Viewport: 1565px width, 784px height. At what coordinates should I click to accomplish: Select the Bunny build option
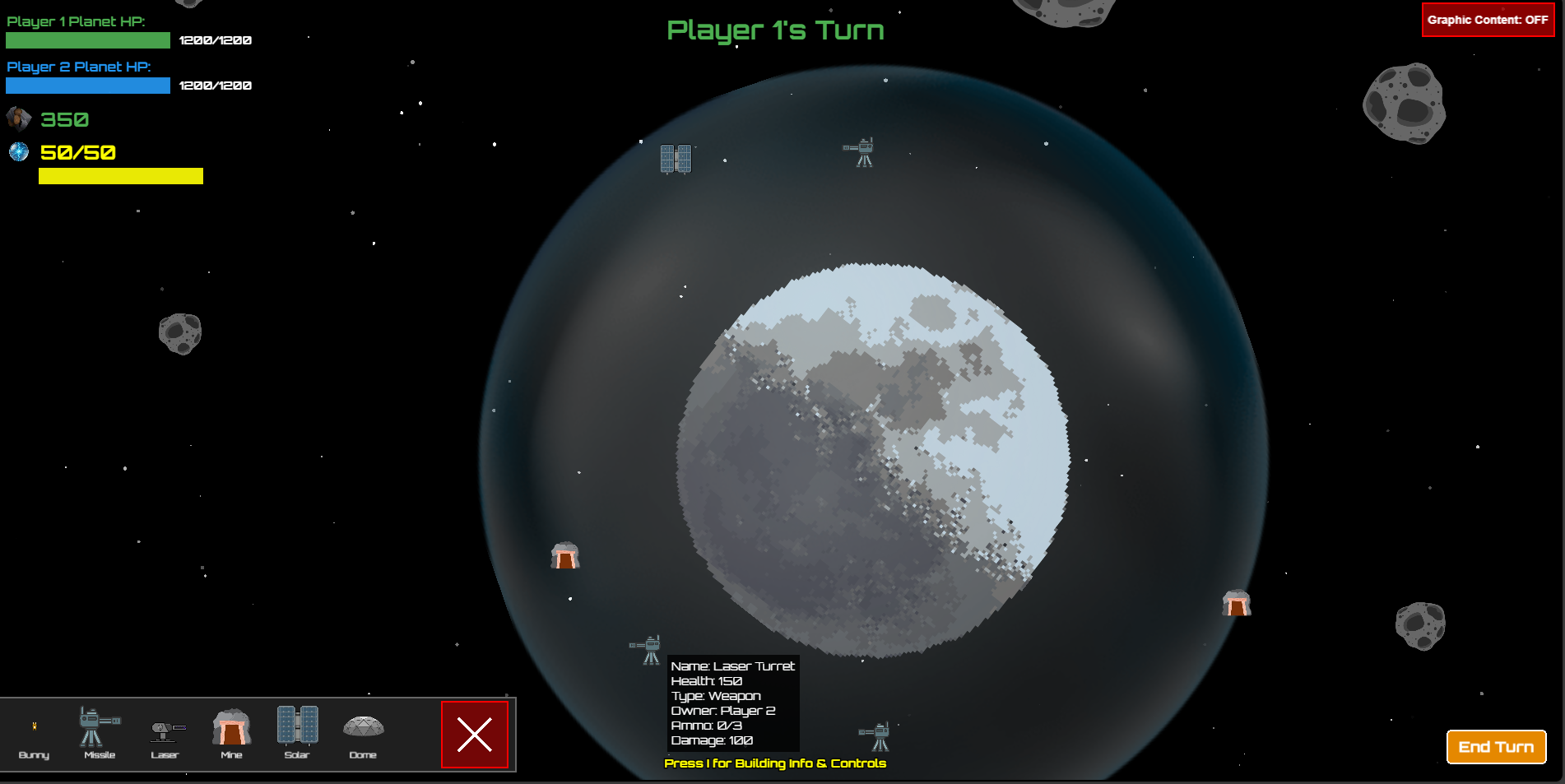34,735
